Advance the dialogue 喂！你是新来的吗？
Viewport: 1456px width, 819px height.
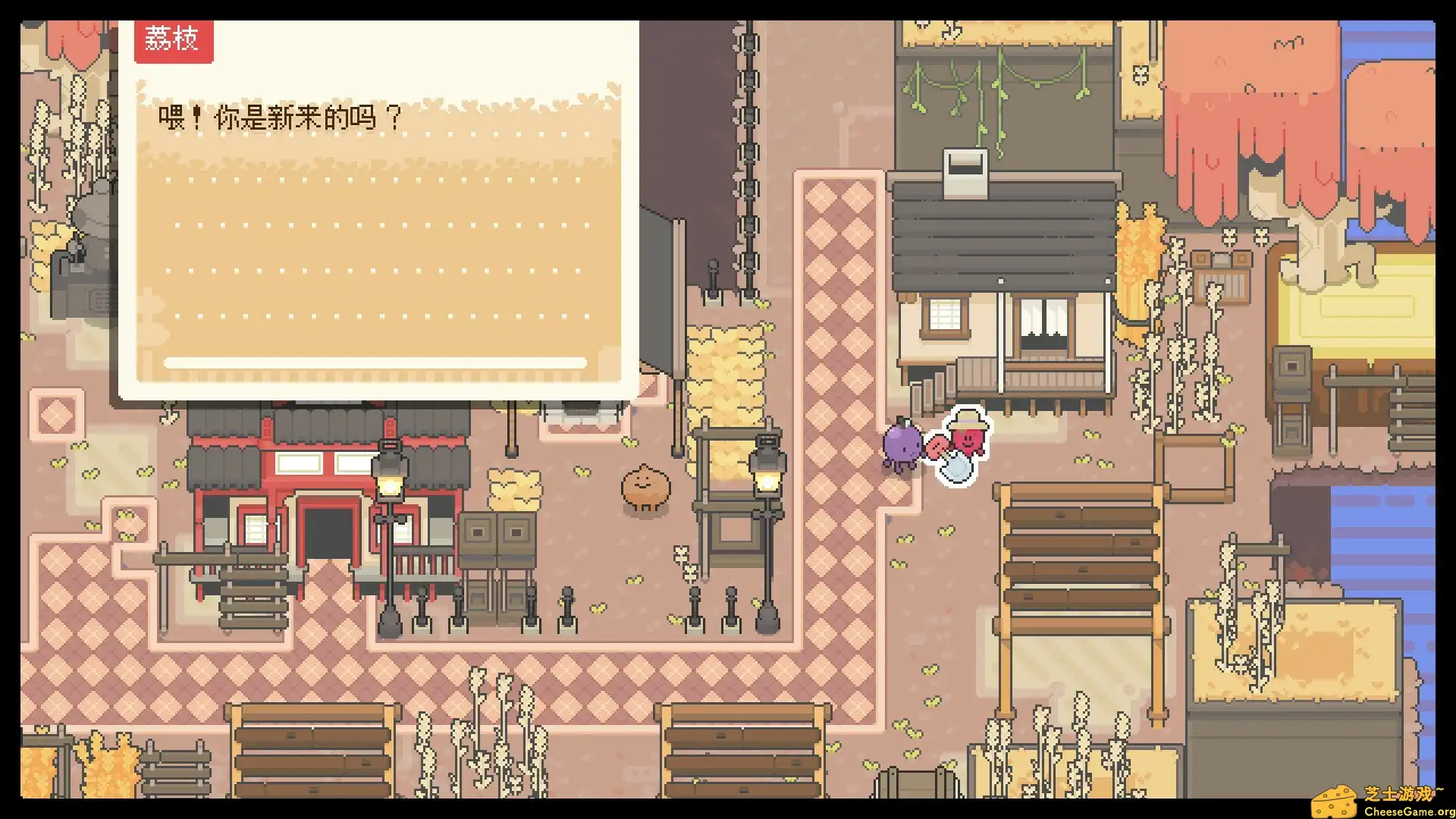tap(281, 118)
